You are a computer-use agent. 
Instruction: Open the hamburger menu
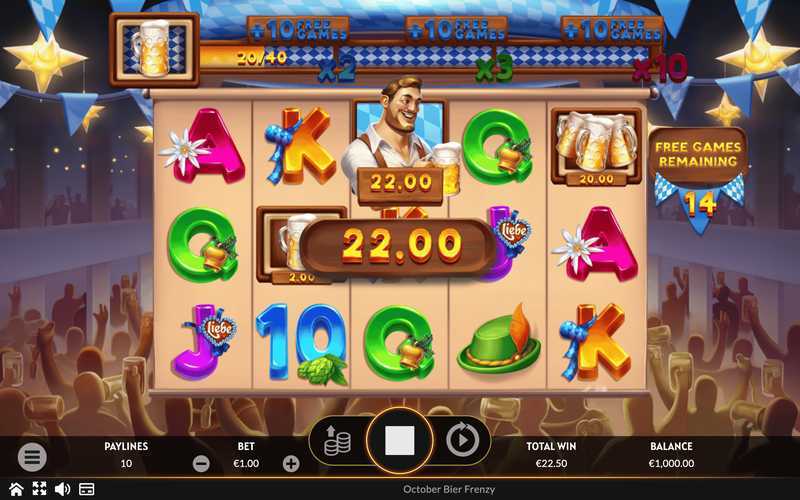[32, 457]
